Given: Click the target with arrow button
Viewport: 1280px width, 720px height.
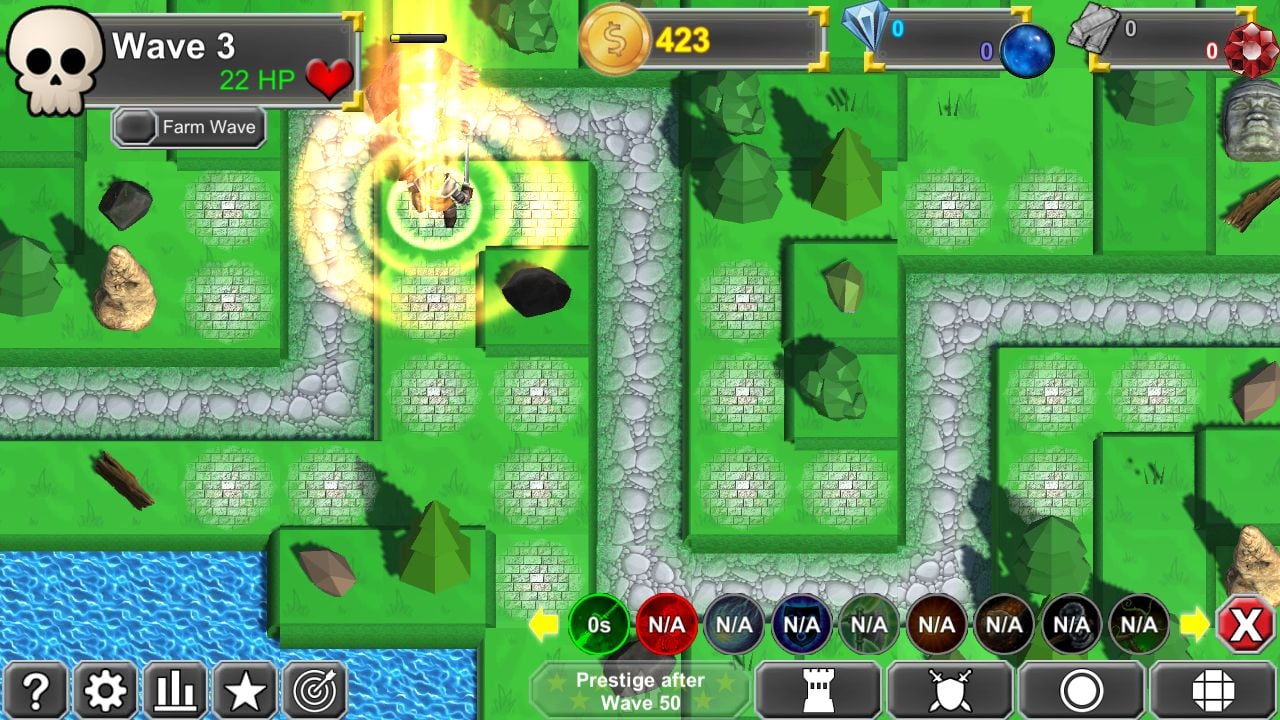Looking at the screenshot, I should click(x=315, y=690).
